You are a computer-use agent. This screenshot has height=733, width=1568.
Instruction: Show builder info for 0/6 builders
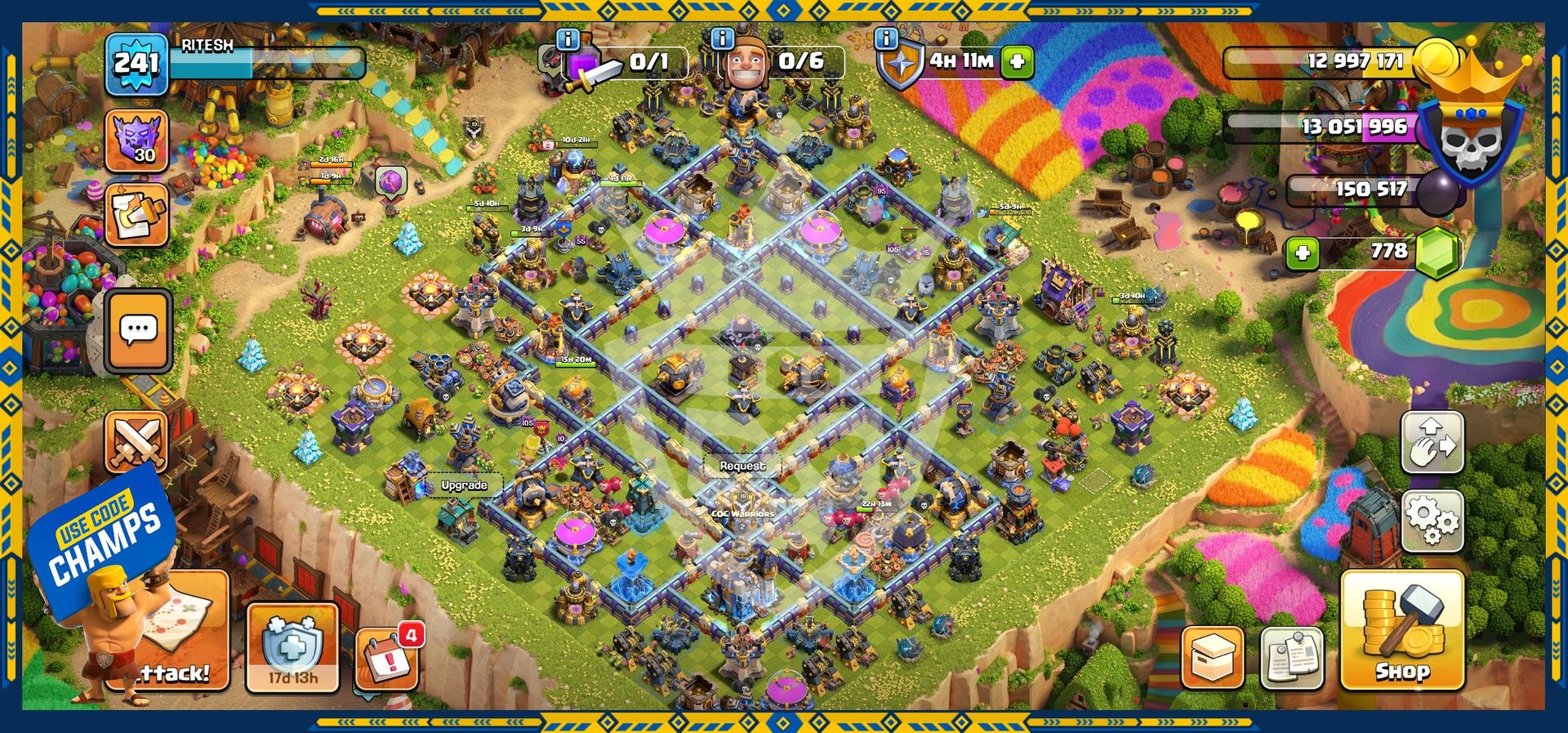(722, 38)
